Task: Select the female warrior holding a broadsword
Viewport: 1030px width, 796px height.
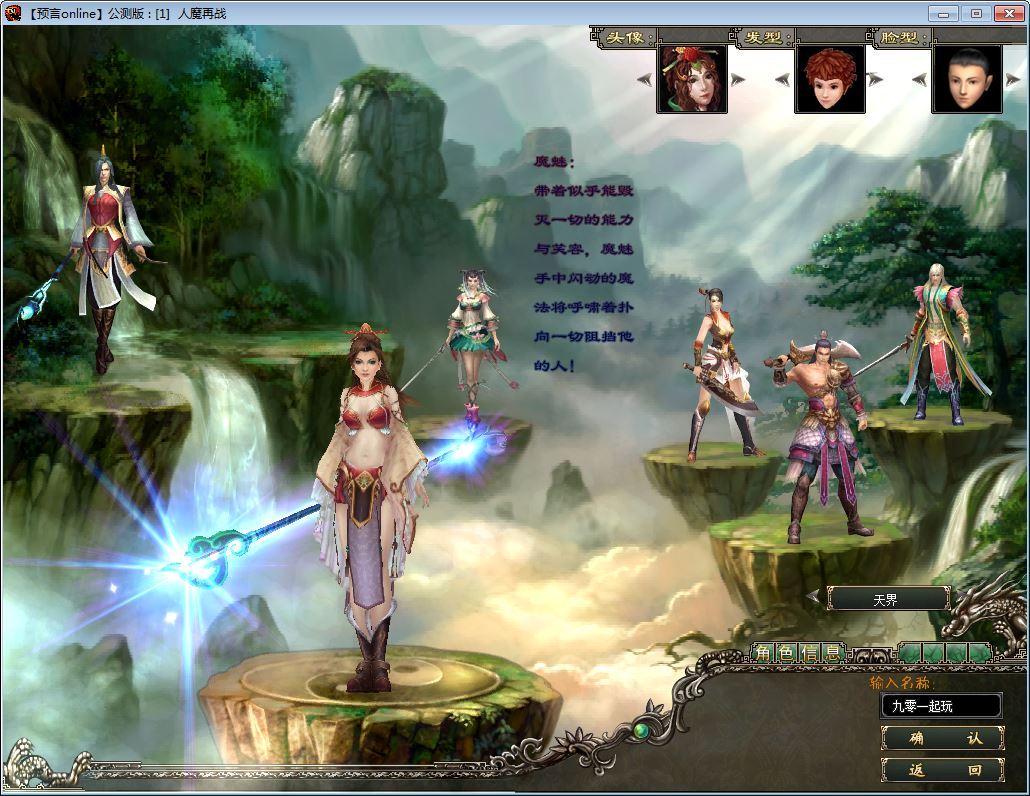Action: point(718,370)
